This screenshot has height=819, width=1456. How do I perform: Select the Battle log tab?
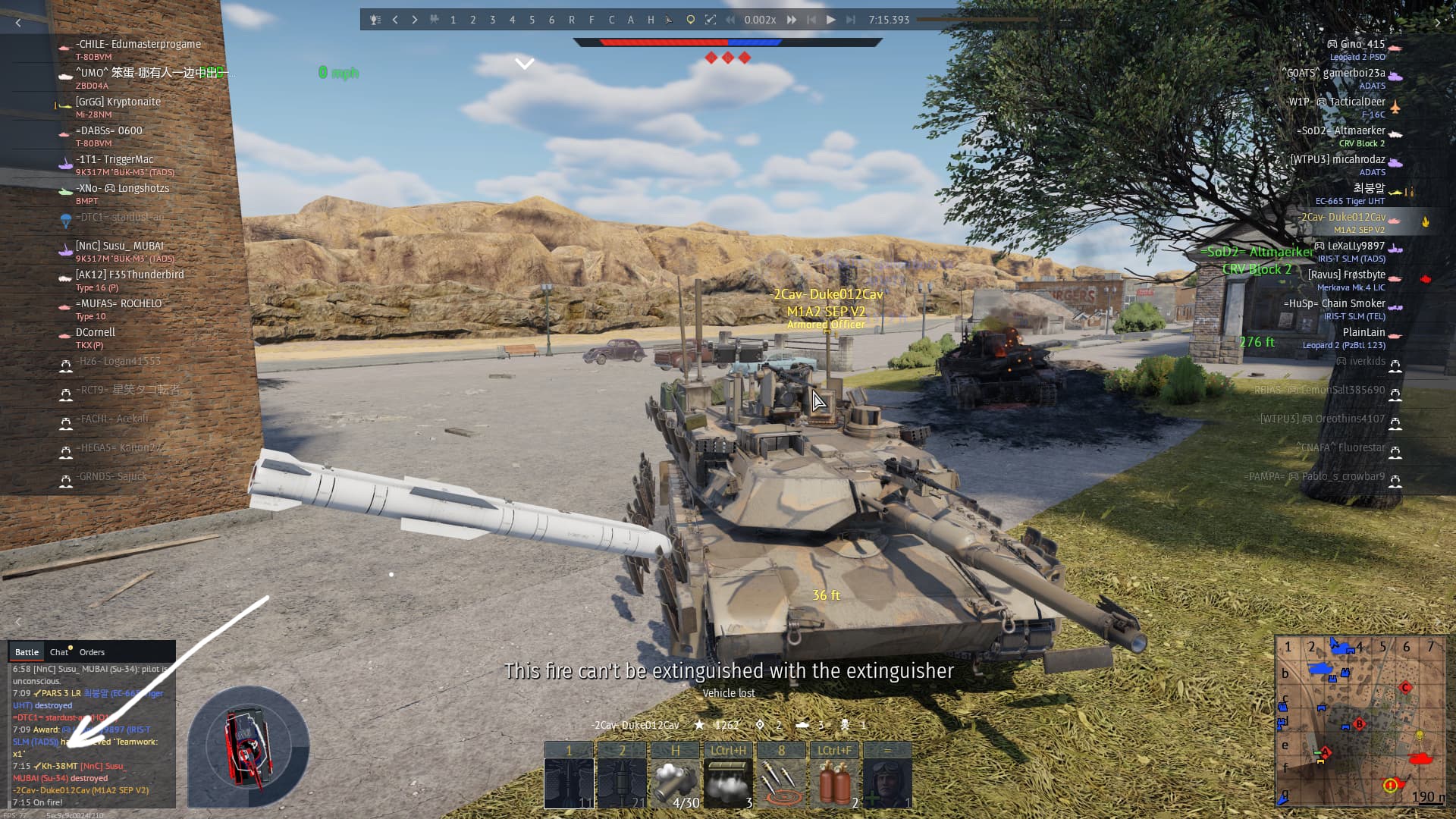[27, 652]
